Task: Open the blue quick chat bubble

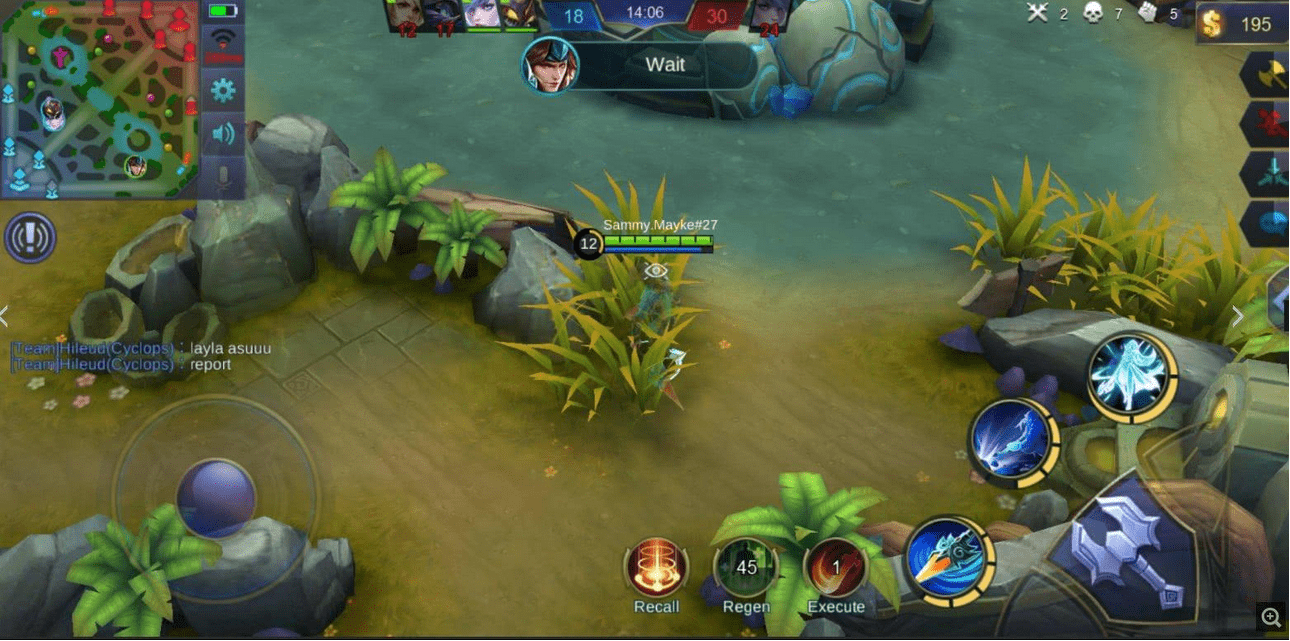Action: point(1269,221)
